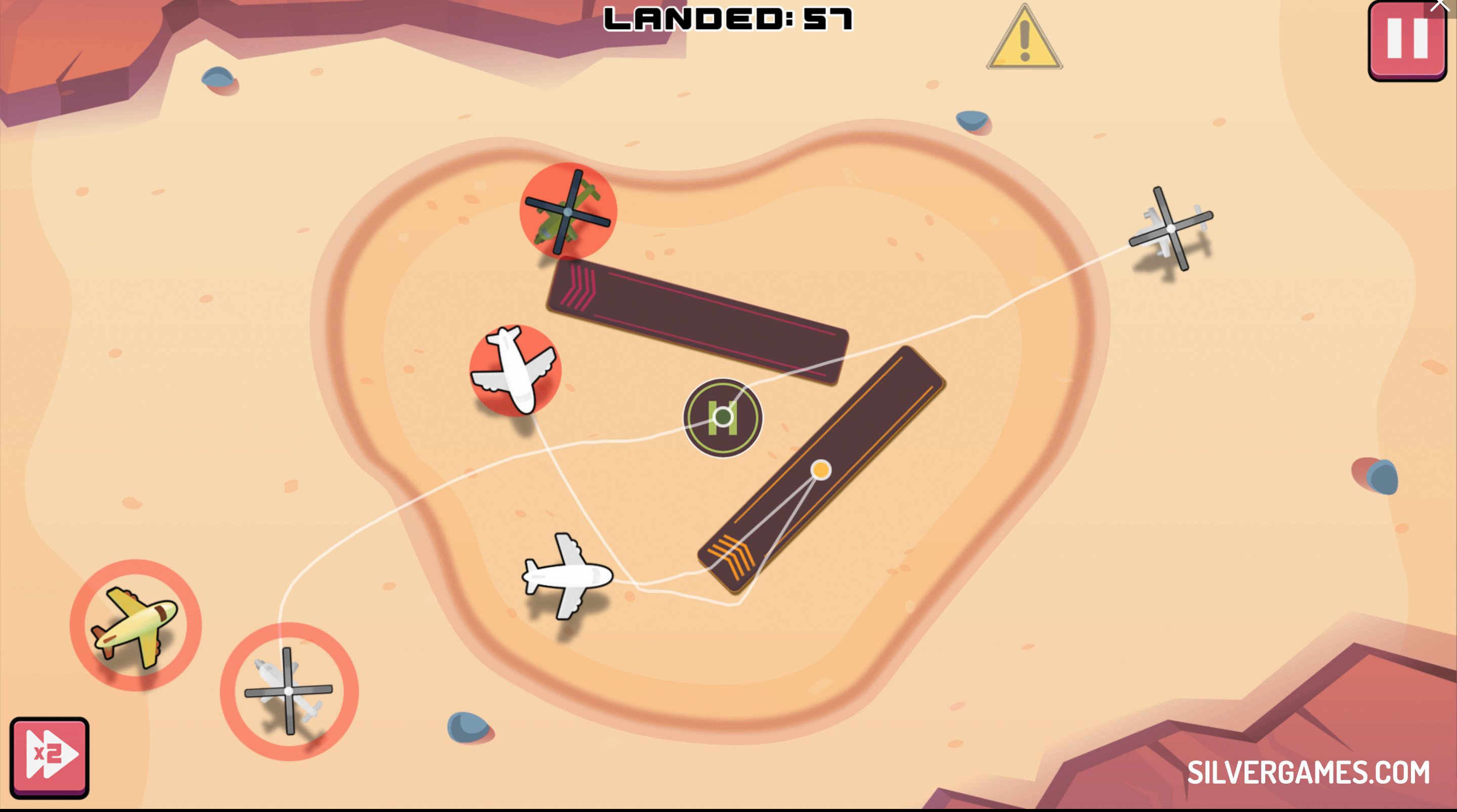This screenshot has height=812, width=1457.
Task: Pick the white airplane on the red circle
Action: tap(515, 371)
